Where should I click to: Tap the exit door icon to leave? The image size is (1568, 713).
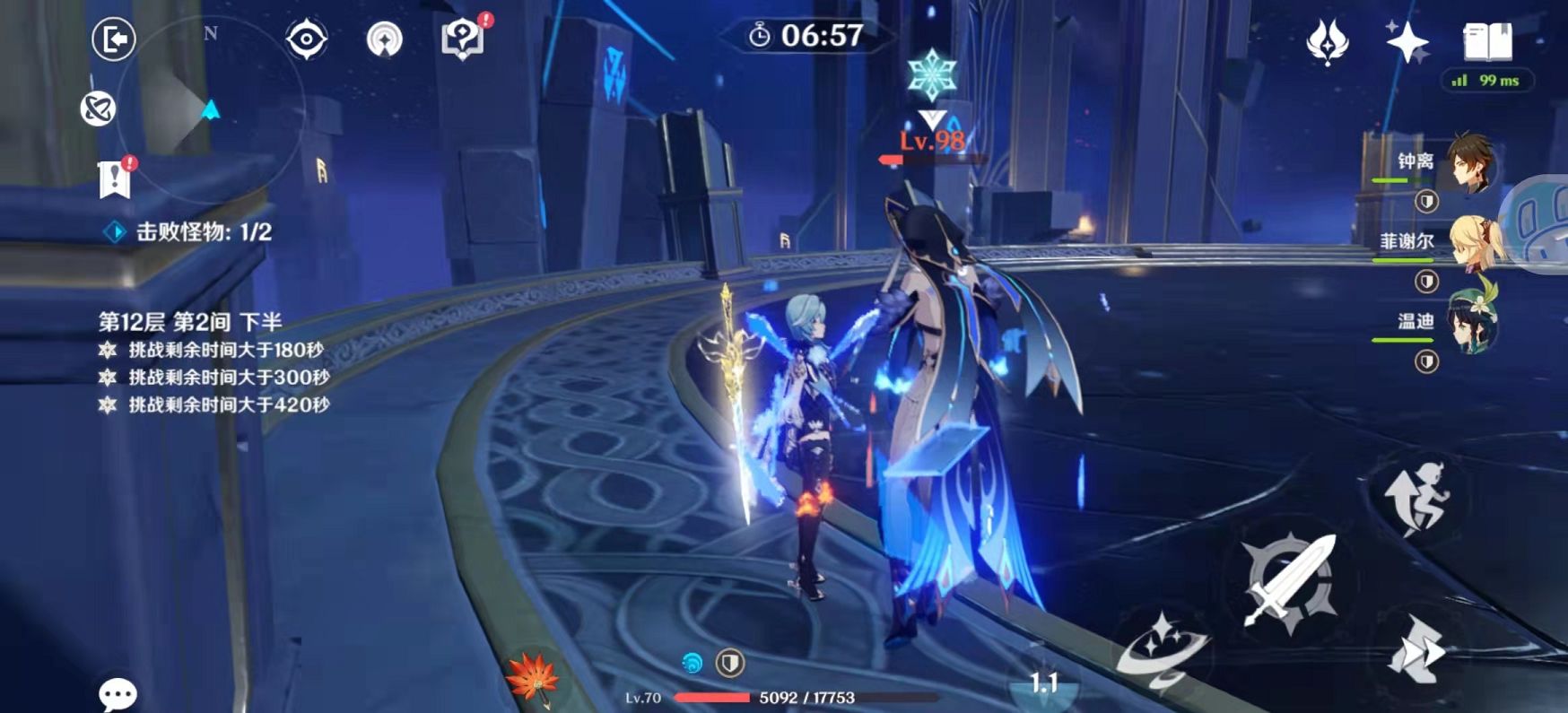pos(114,39)
